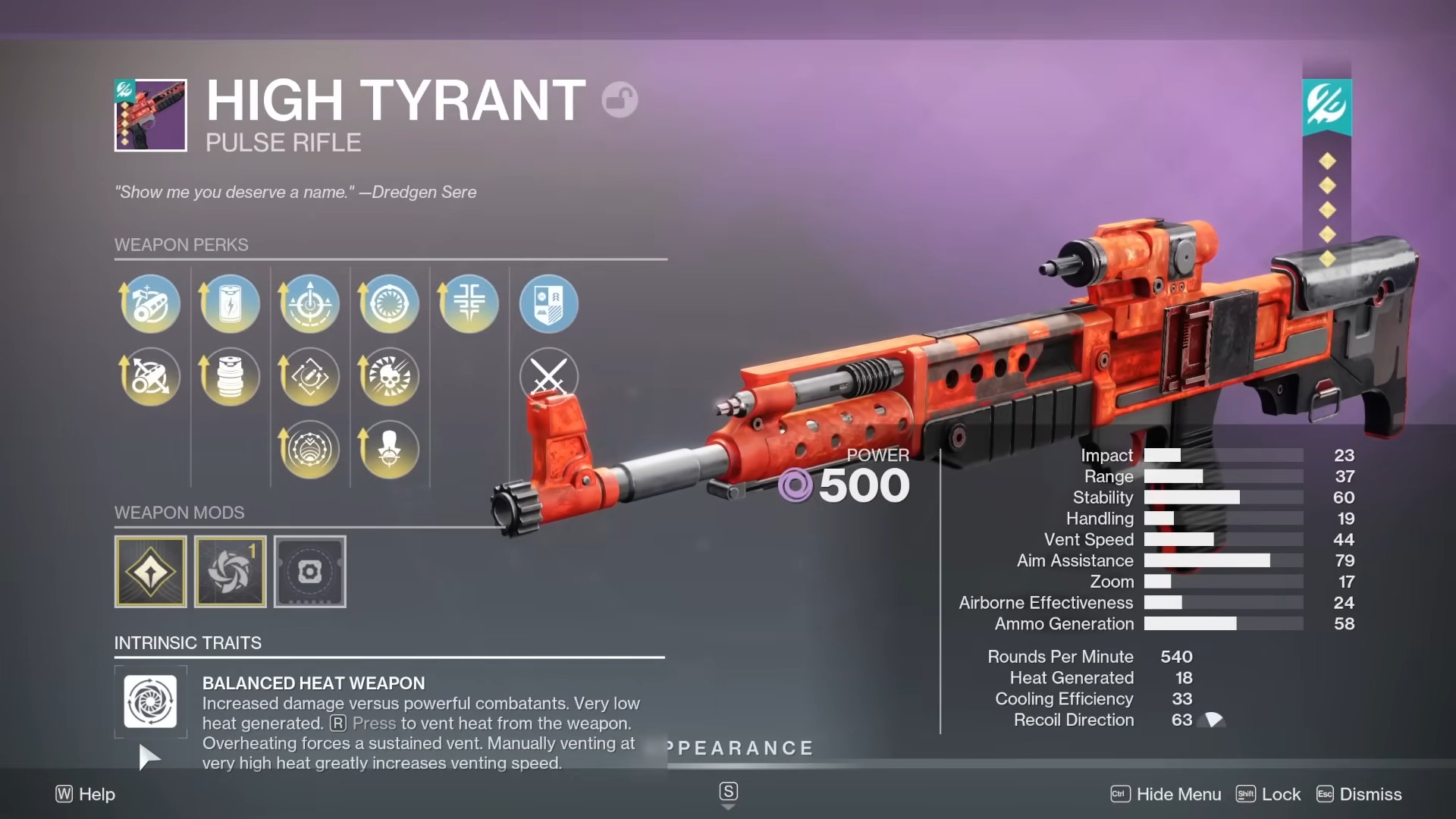Select the barrel with plus sign perk
The width and height of the screenshot is (1456, 819).
(x=150, y=304)
